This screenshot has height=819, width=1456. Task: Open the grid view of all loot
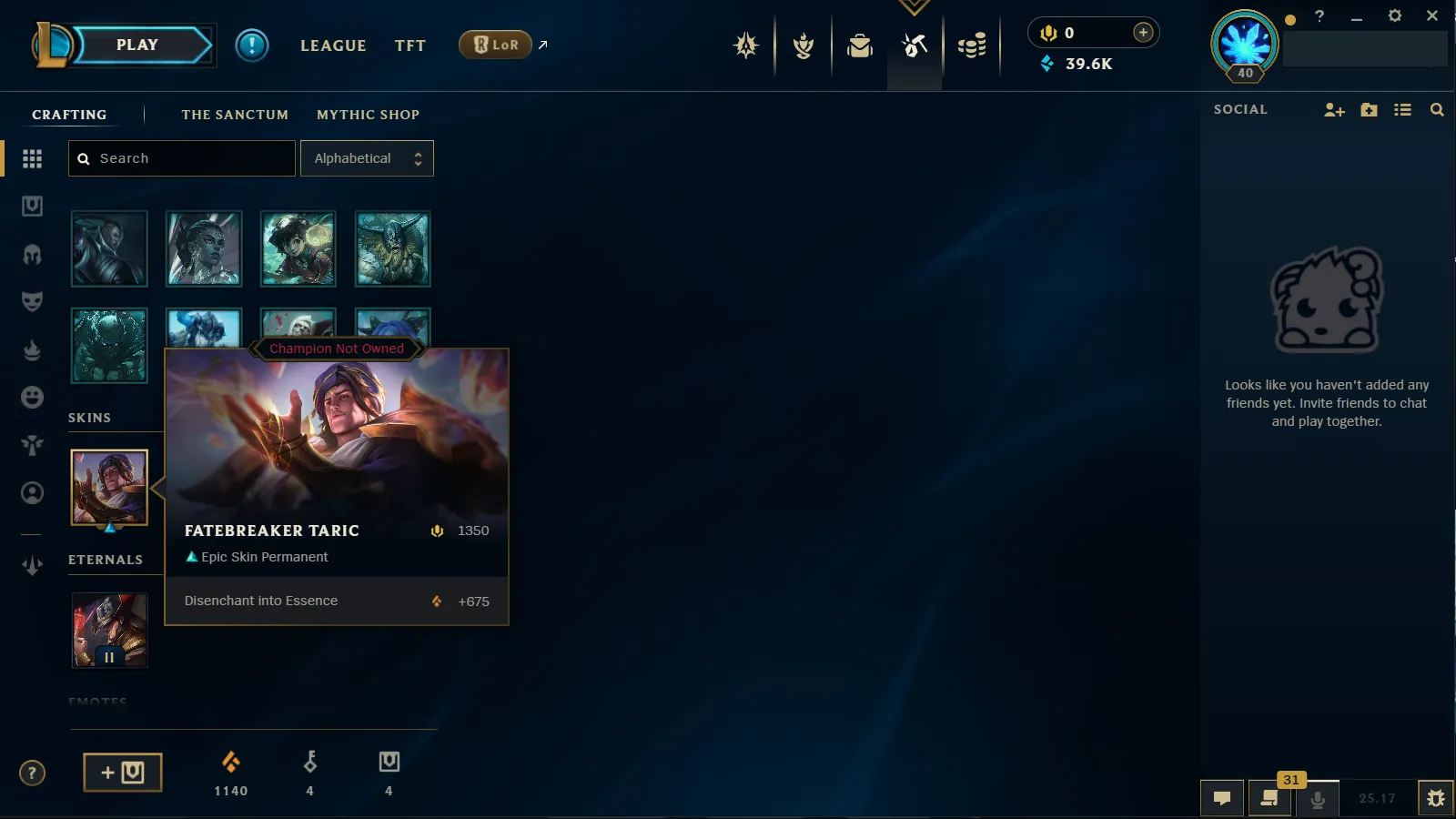pos(32,158)
